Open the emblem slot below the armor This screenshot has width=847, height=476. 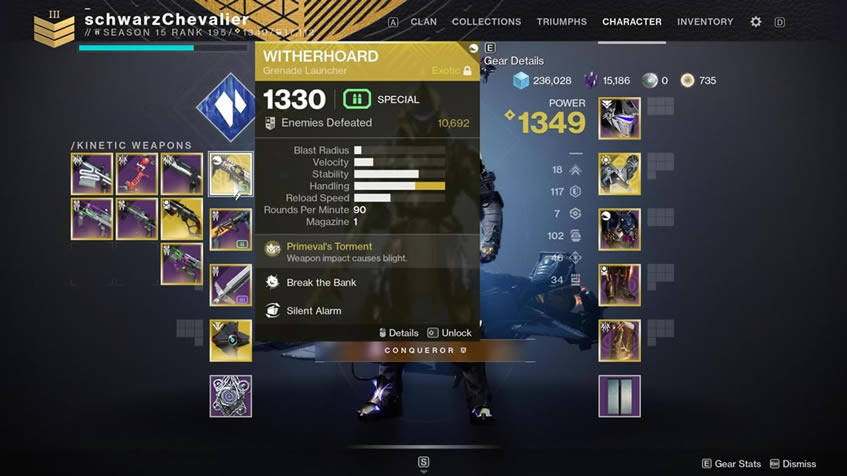[619, 396]
